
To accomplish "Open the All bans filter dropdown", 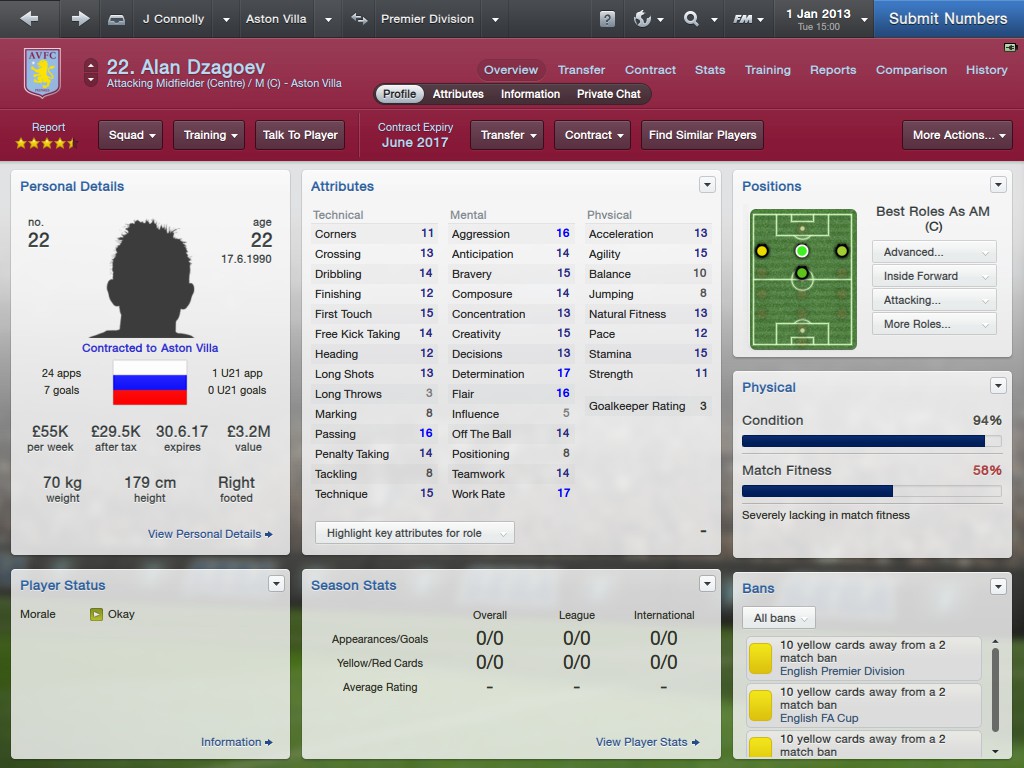I will coord(778,618).
